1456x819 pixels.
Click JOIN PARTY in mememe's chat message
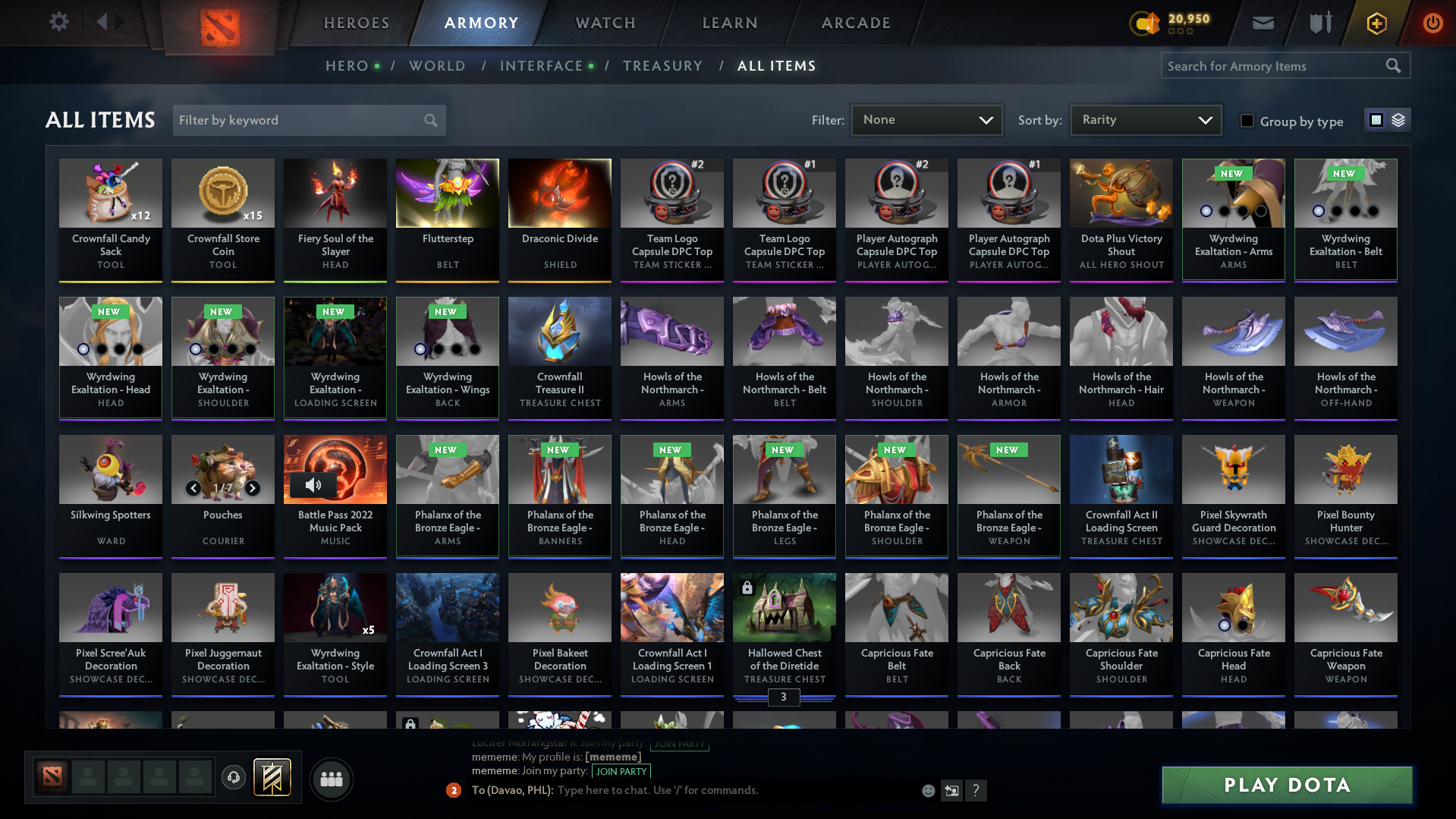(621, 770)
